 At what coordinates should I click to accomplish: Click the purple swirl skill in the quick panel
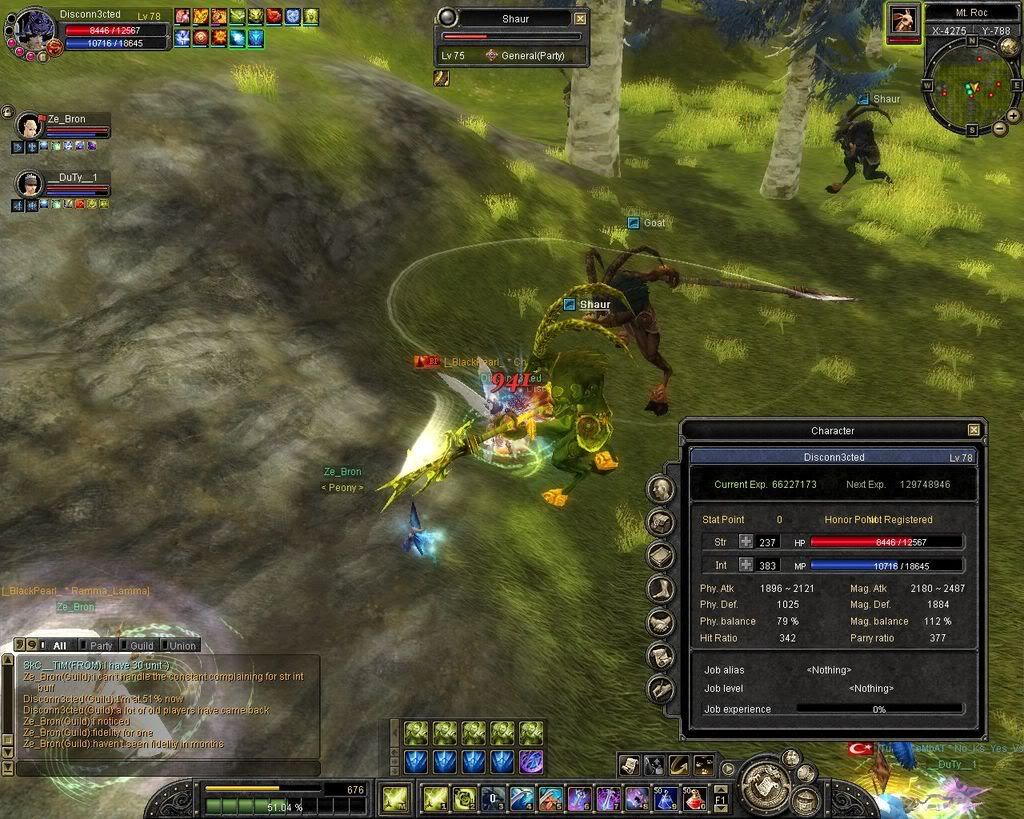531,761
